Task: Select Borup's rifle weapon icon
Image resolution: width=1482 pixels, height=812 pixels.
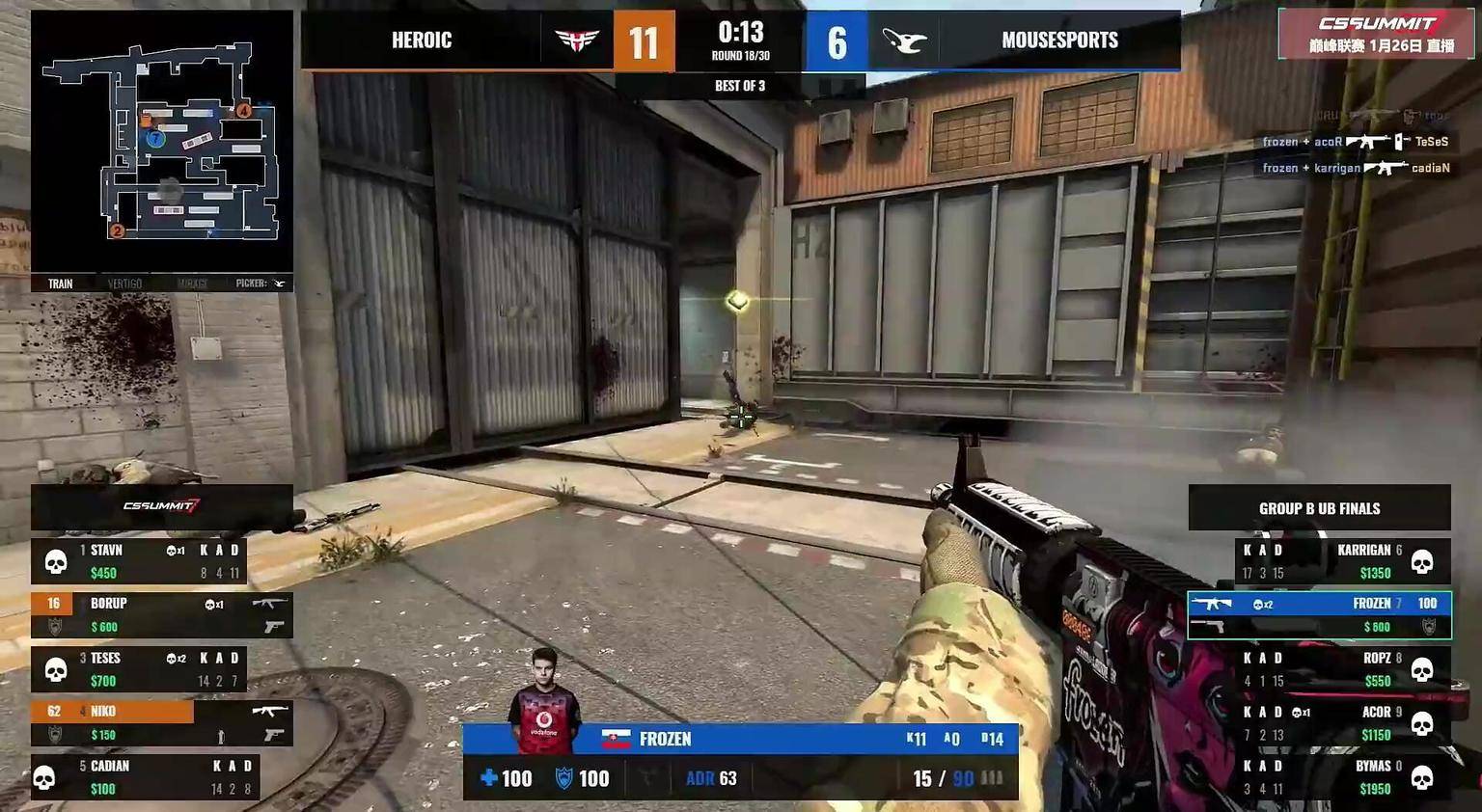Action: click(x=270, y=604)
